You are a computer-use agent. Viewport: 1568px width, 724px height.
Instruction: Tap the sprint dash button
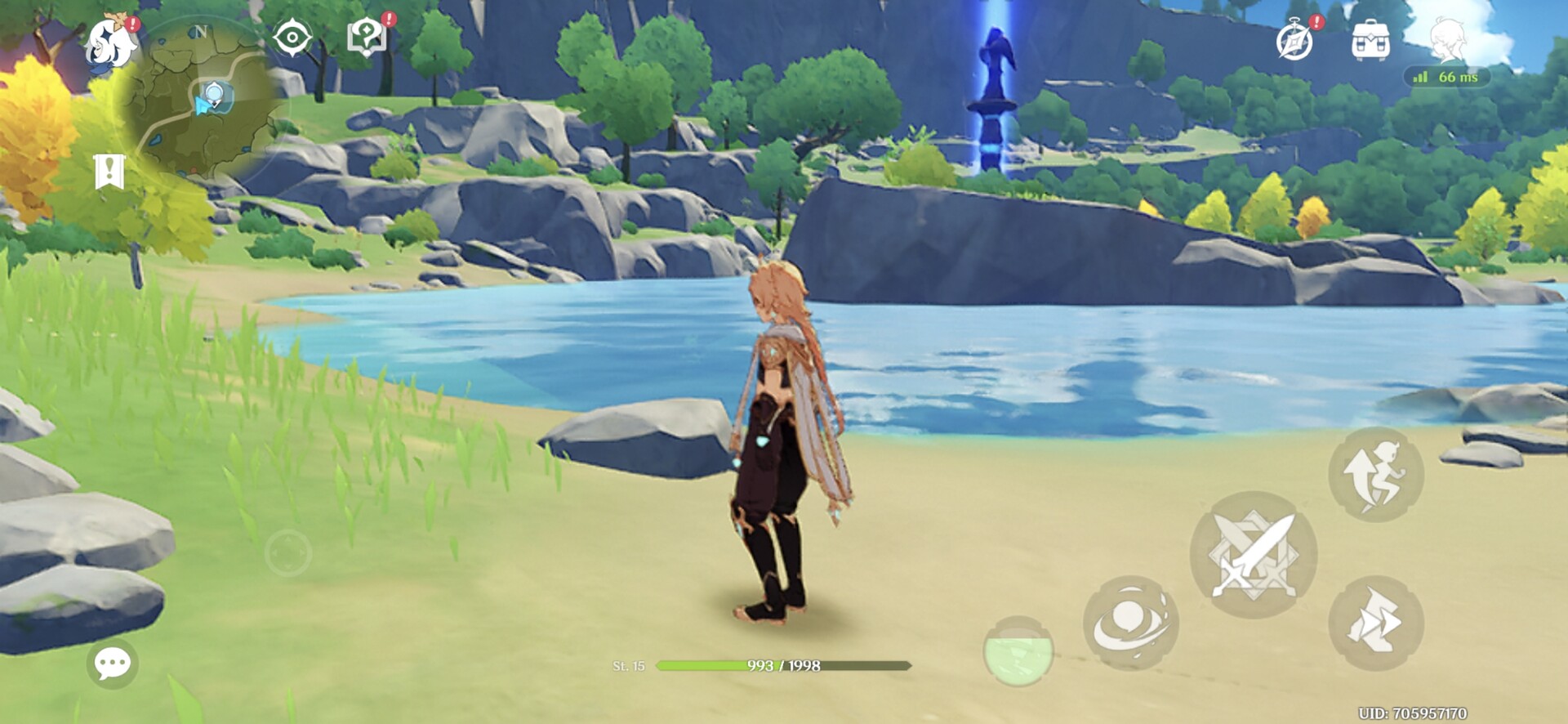[1376, 623]
